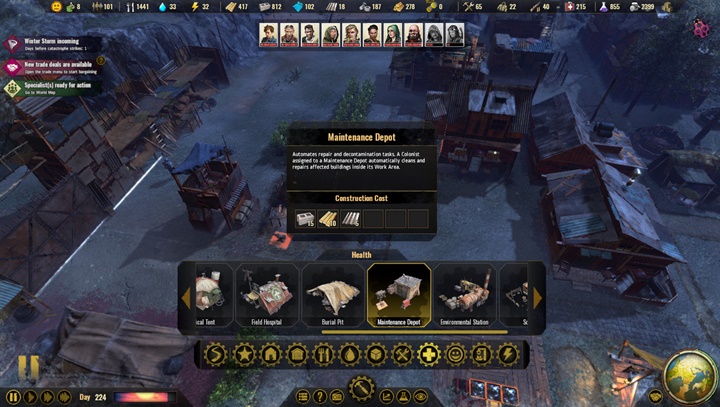This screenshot has height=407, width=720.
Task: Open the housing build category (house icon)
Action: [269, 353]
